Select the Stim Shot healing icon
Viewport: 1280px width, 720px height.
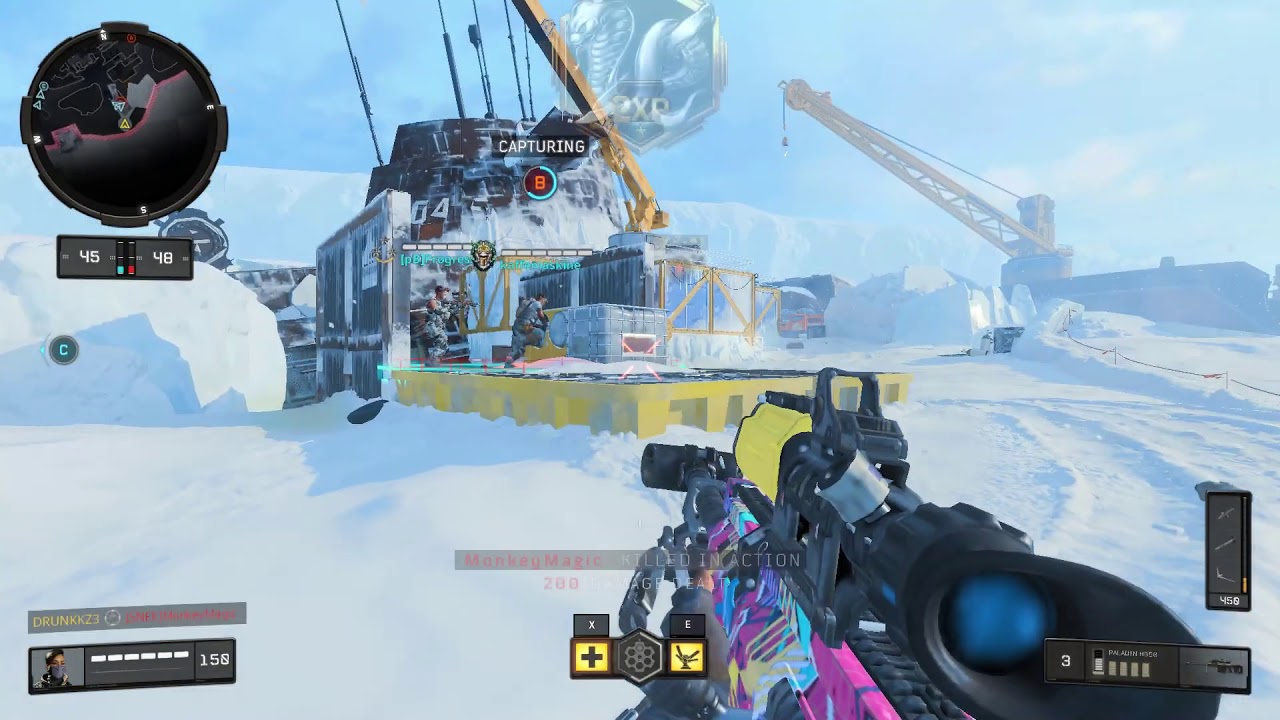click(x=590, y=658)
